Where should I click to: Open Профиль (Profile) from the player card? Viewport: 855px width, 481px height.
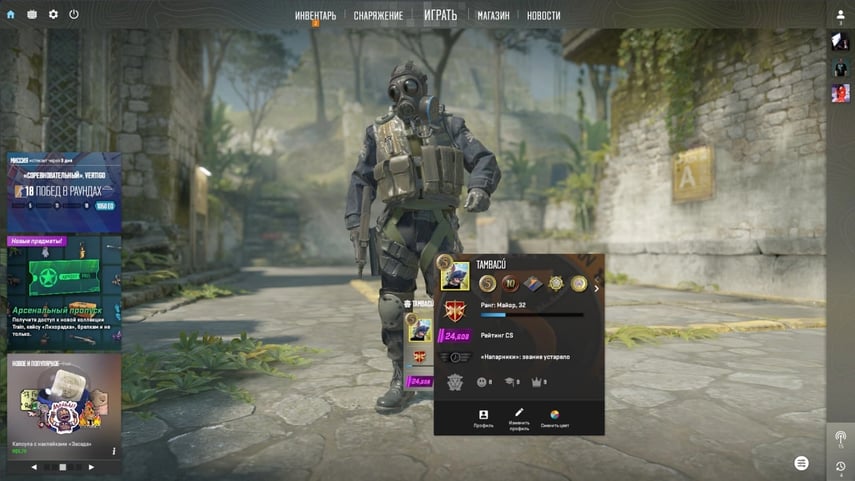point(483,418)
